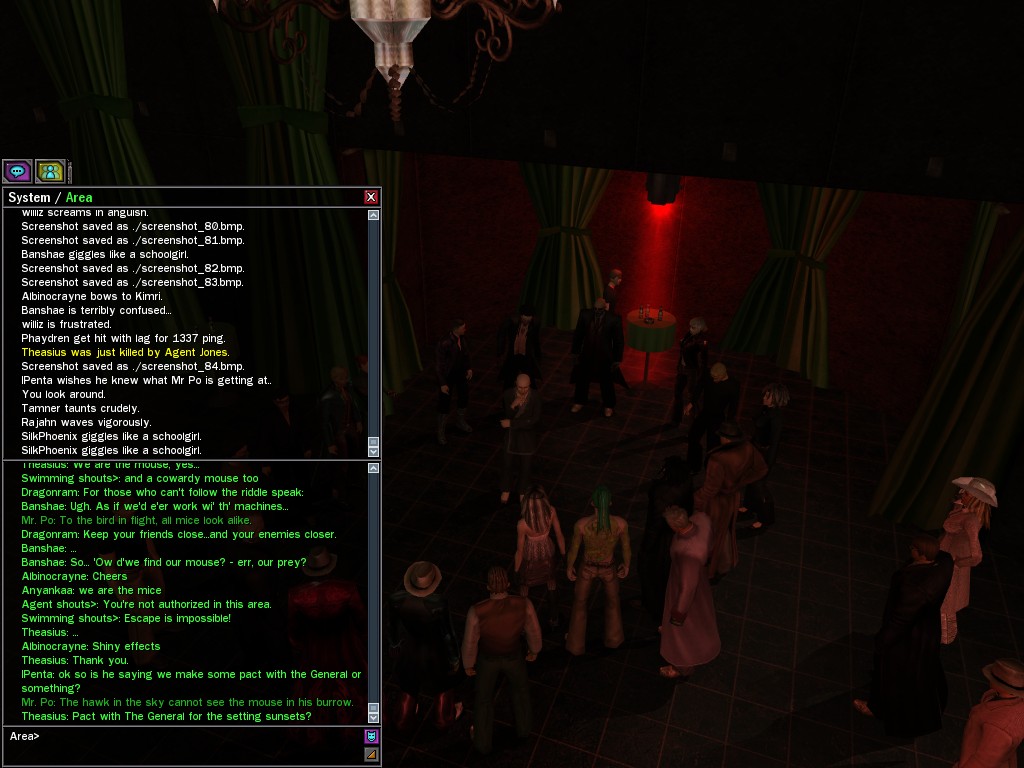Click Mr. Po's hawk in the sky message

pos(187,702)
